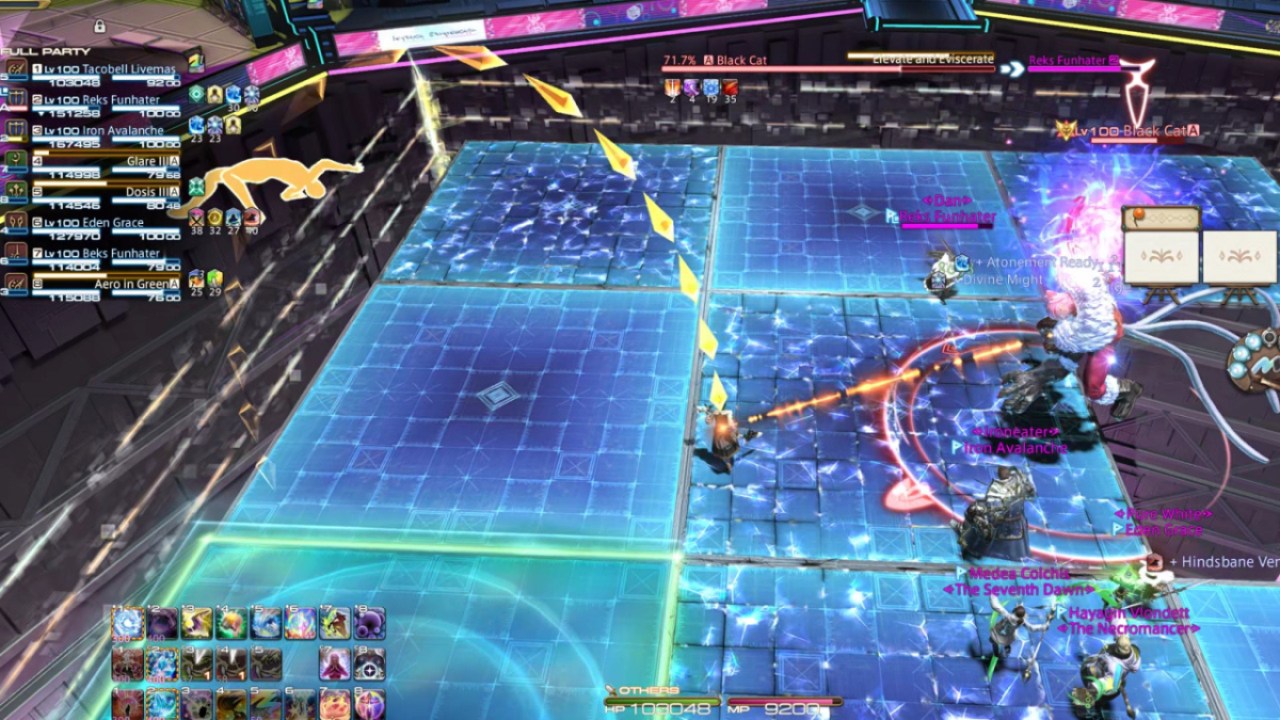Activate the Lucid Dreaming icon on the second hotbar
This screenshot has width=1280, height=720.
click(x=164, y=663)
